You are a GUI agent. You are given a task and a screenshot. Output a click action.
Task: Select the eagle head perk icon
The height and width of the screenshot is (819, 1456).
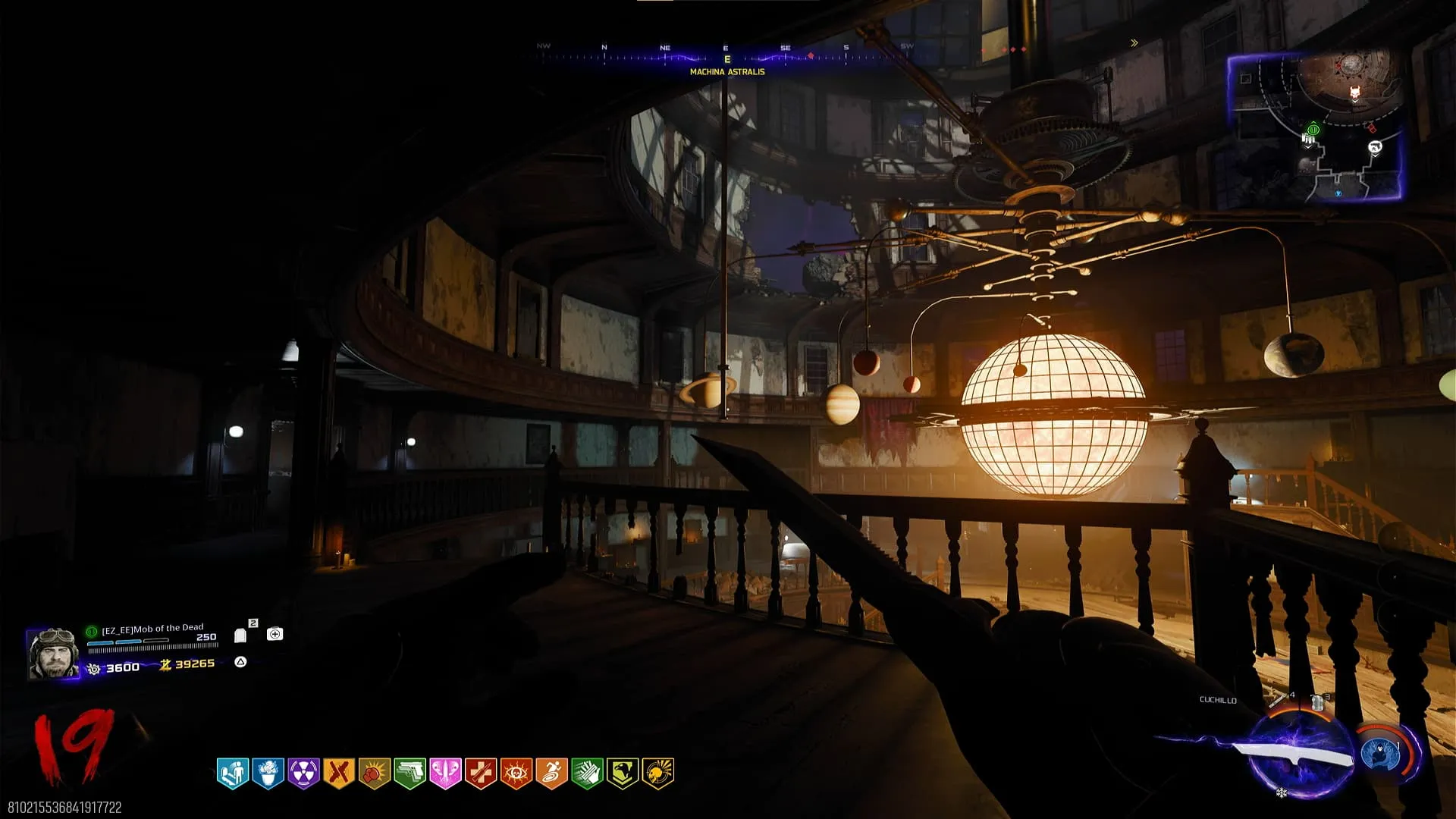623,773
